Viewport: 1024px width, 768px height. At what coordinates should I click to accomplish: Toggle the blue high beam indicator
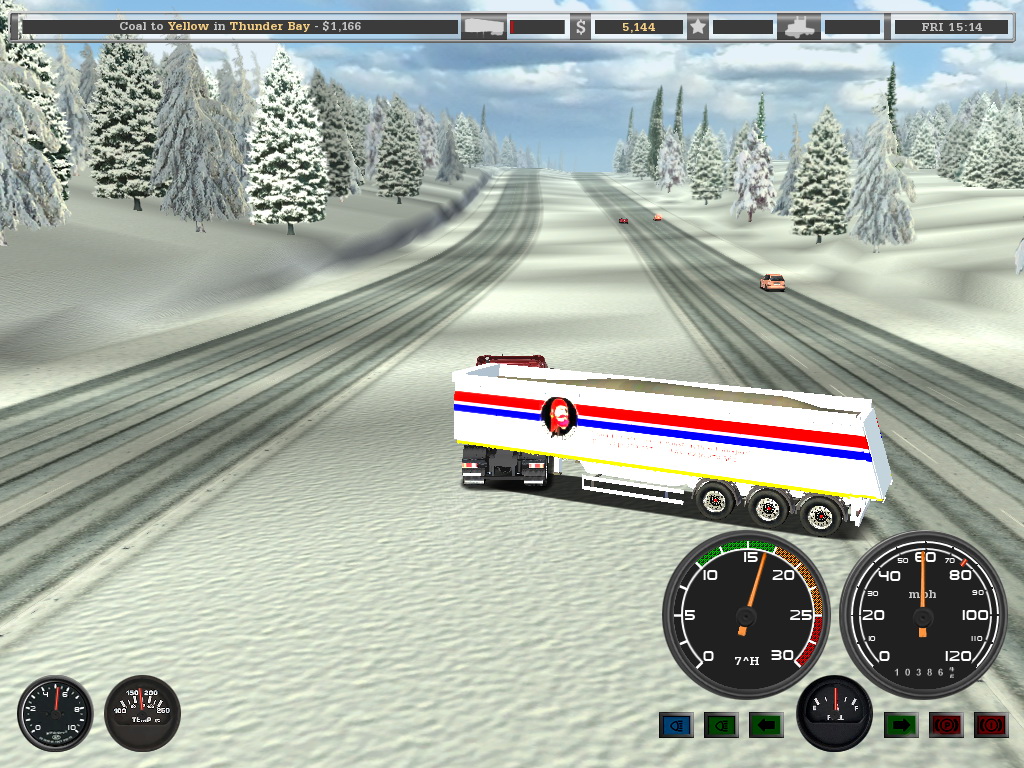pos(676,724)
